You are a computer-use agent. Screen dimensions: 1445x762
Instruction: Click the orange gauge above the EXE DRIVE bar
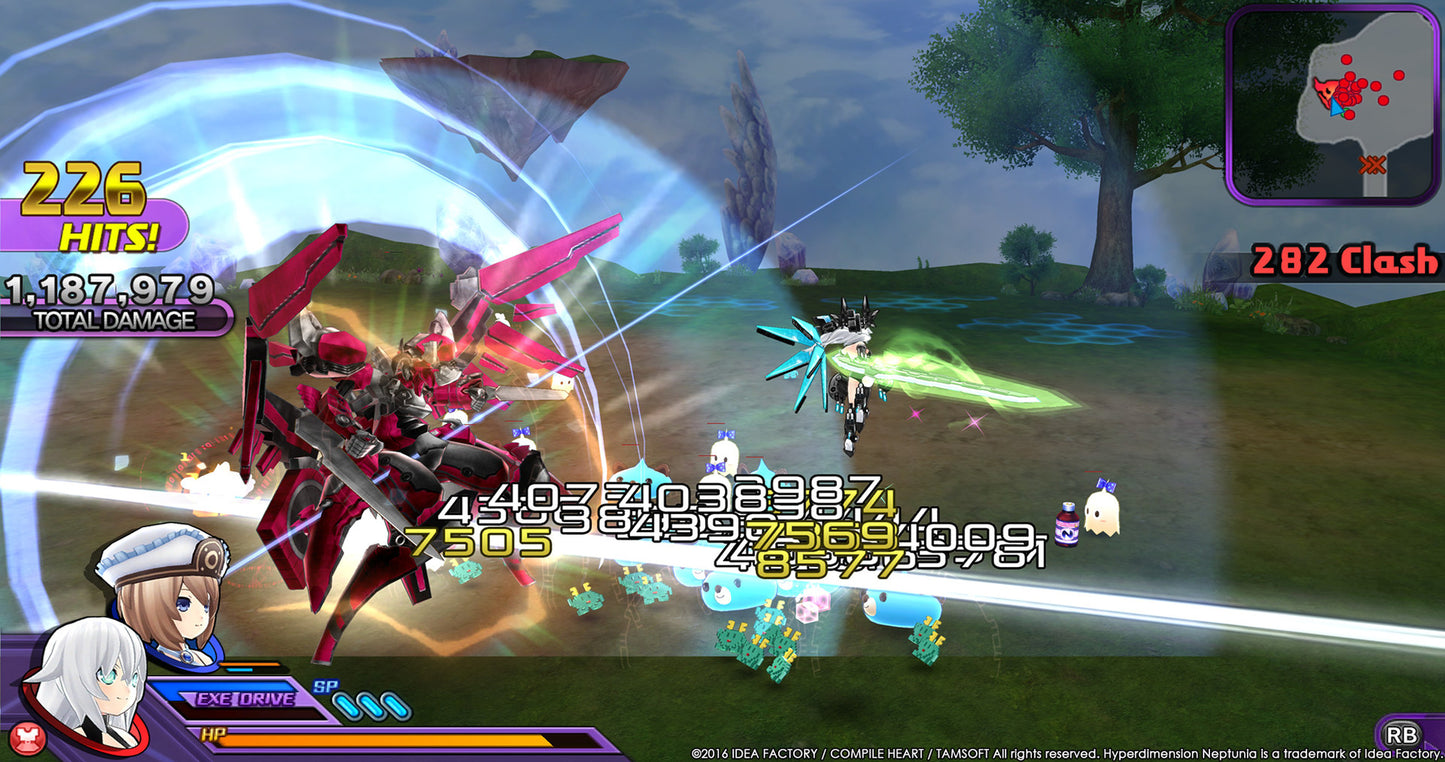pyautogui.click(x=250, y=664)
